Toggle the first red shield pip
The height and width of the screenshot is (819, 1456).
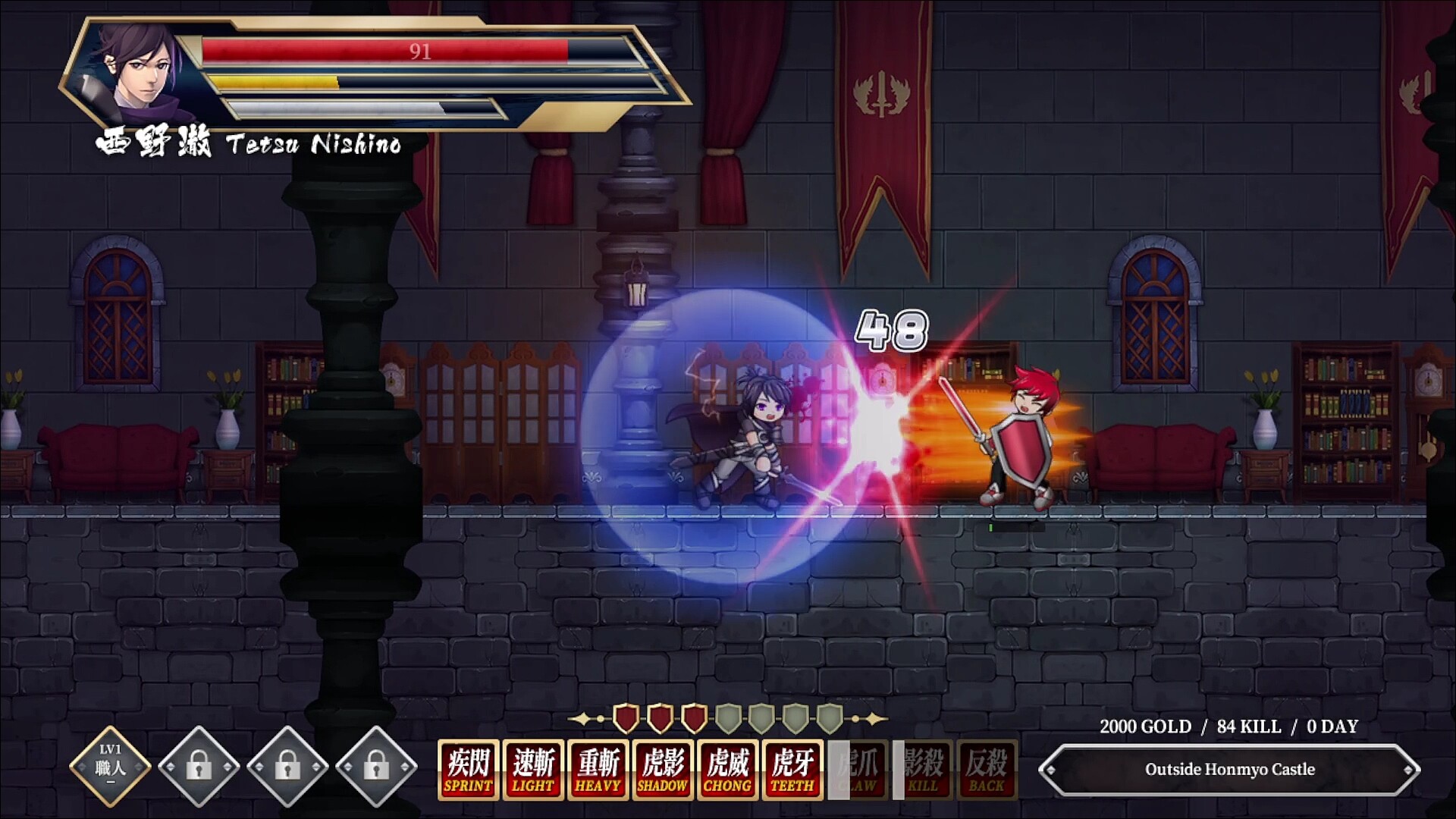(x=625, y=716)
